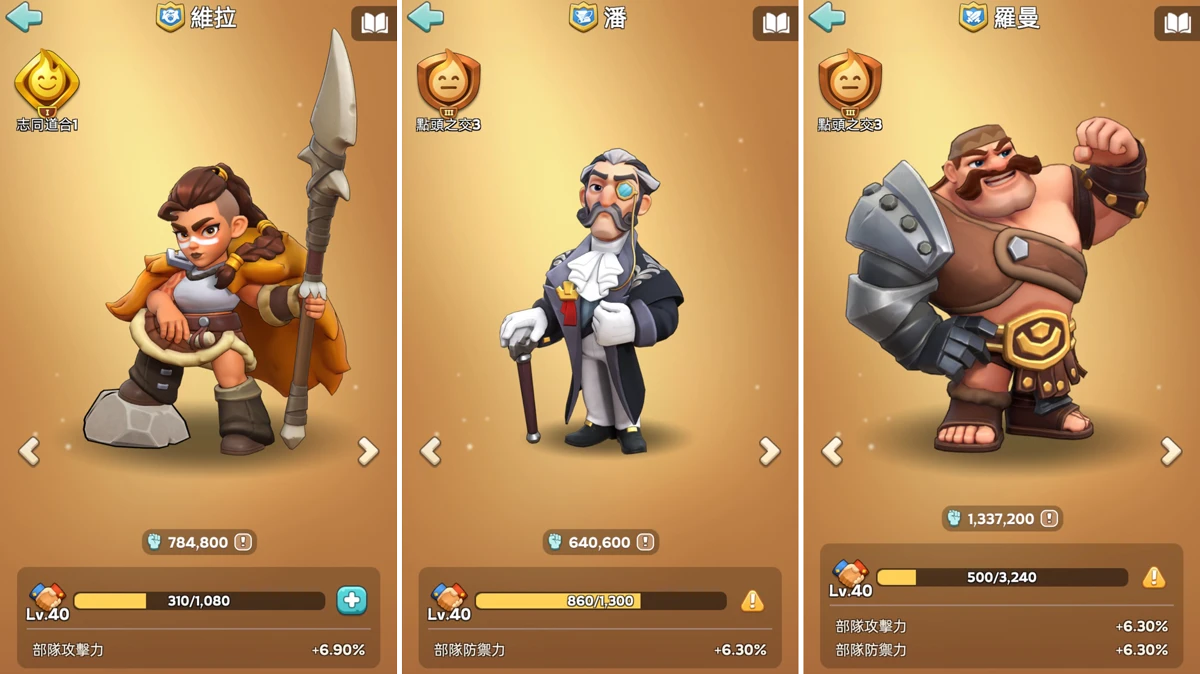
Task: Show previous hero from 潘's panel
Action: click(431, 452)
